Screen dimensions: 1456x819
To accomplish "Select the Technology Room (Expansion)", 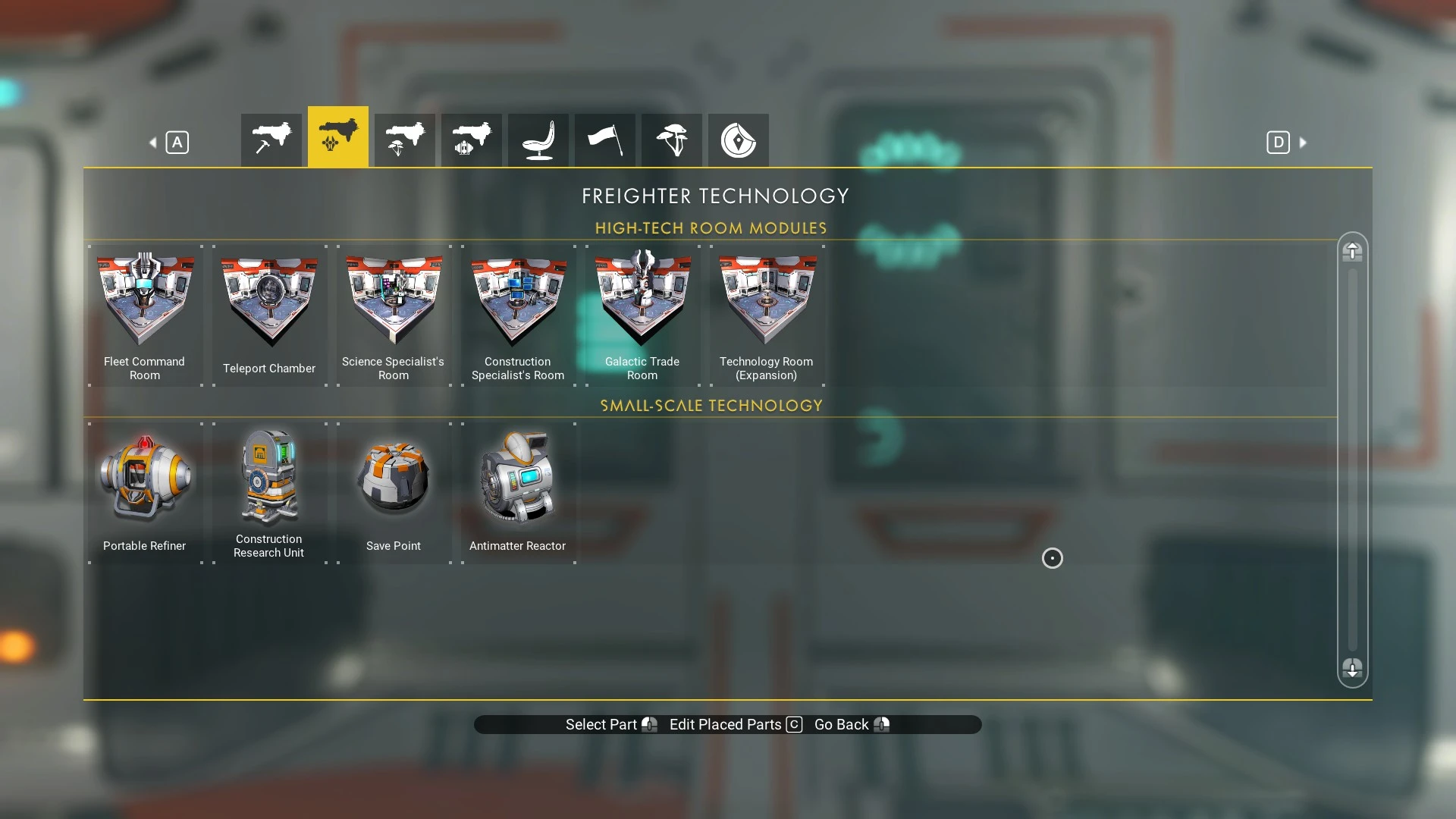I will pos(767,315).
